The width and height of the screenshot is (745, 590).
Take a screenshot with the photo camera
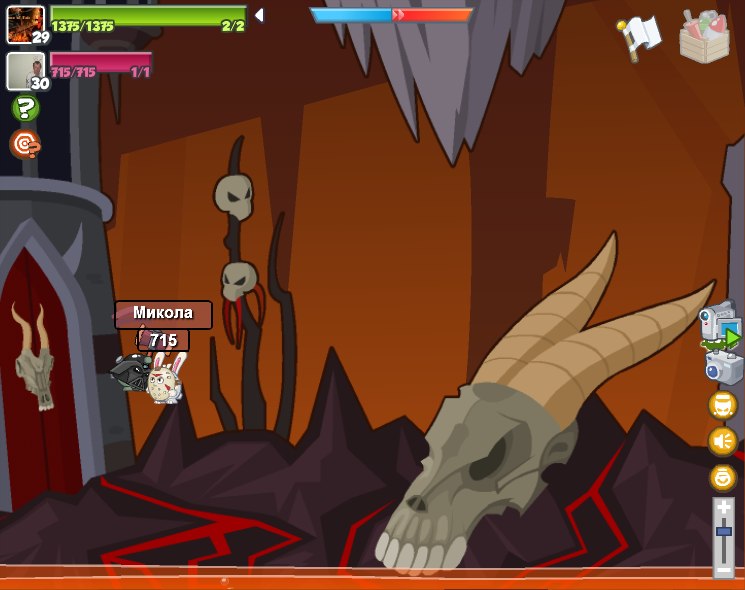[723, 367]
